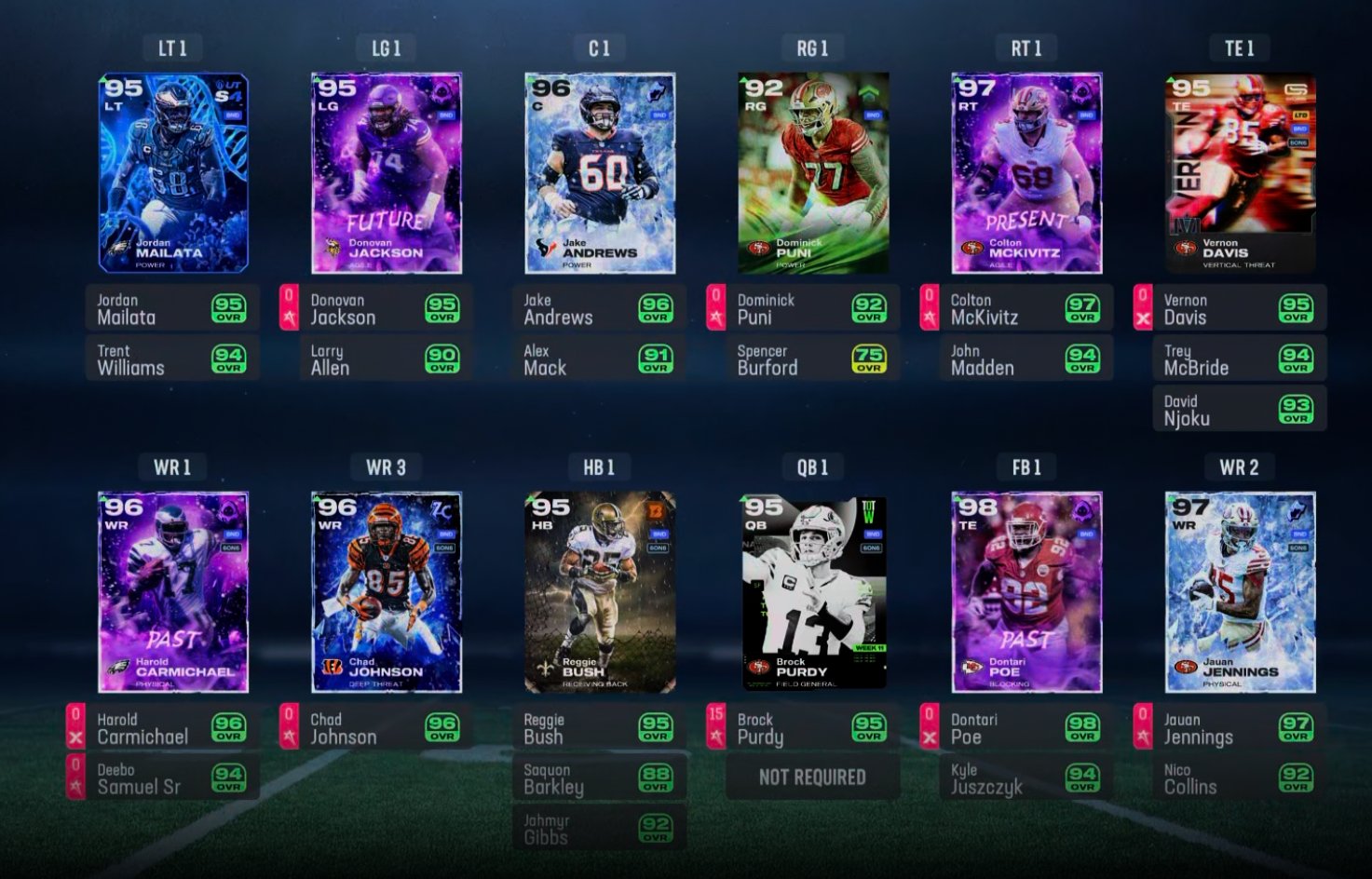Select the Dontari Poe FB card

pyautogui.click(x=1026, y=592)
